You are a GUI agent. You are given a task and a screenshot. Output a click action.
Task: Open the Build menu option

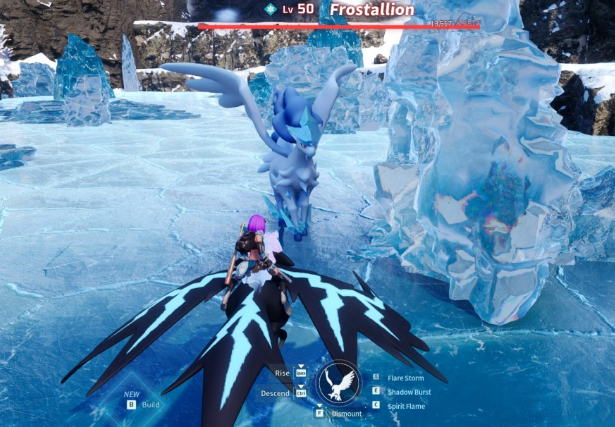pos(150,404)
